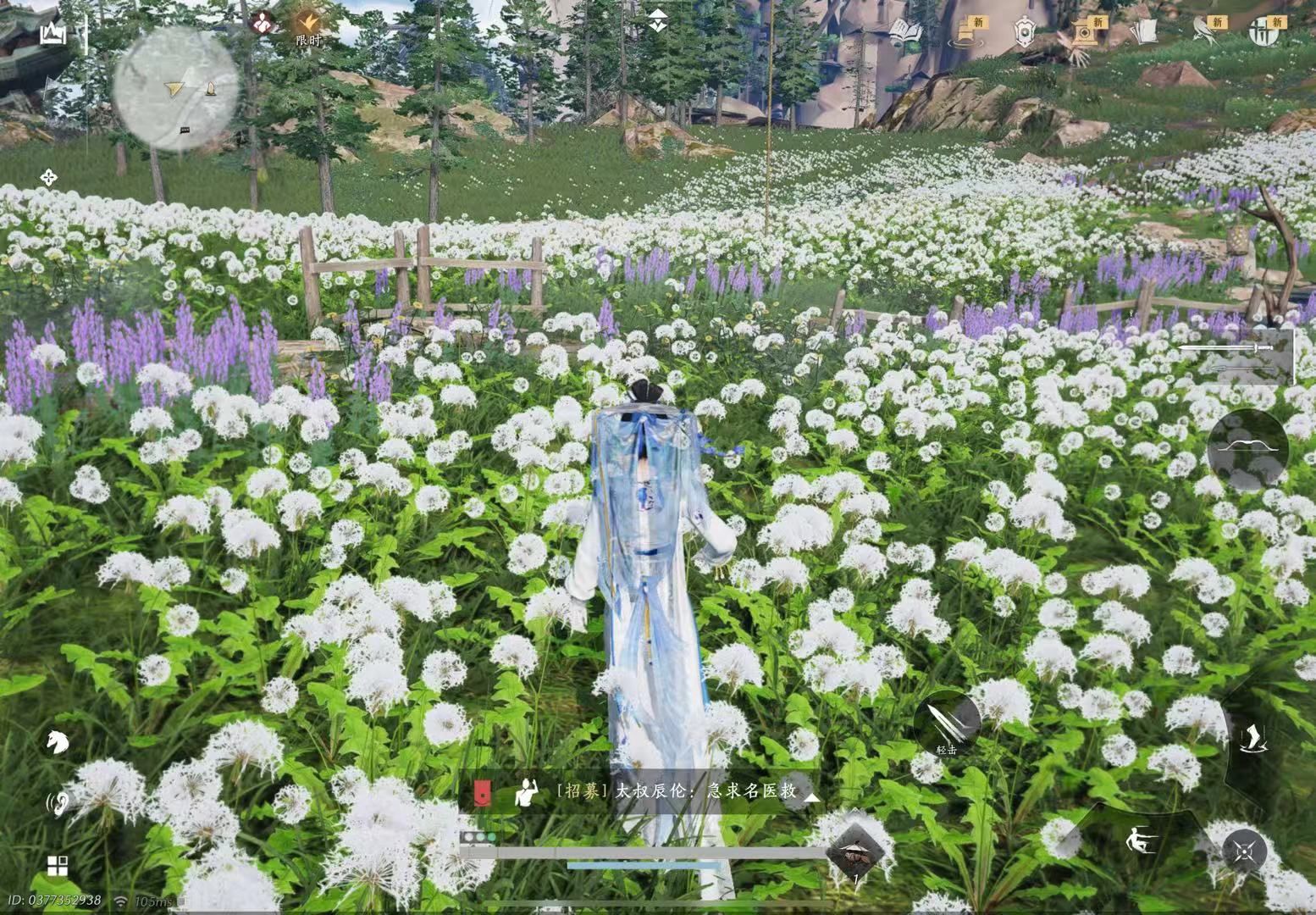Select the red meditating figure icon
Viewport: 1316px width, 915px height.
click(x=263, y=24)
